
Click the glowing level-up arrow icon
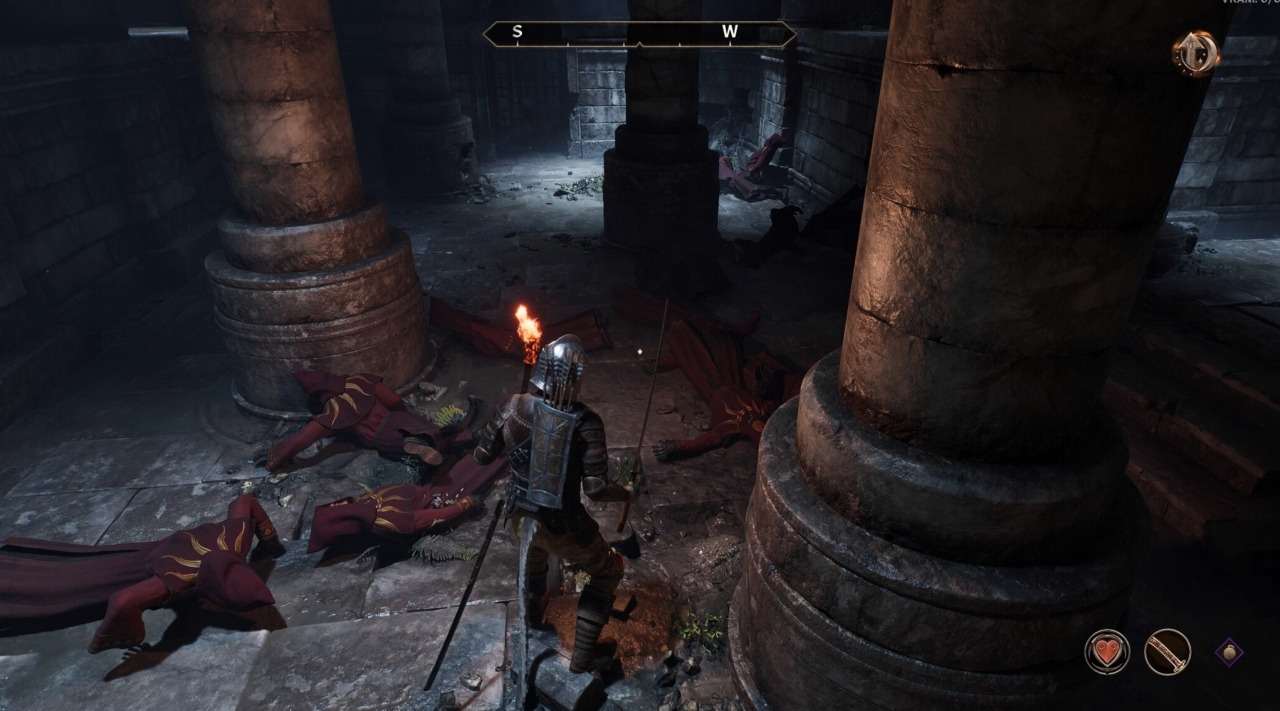(1196, 53)
